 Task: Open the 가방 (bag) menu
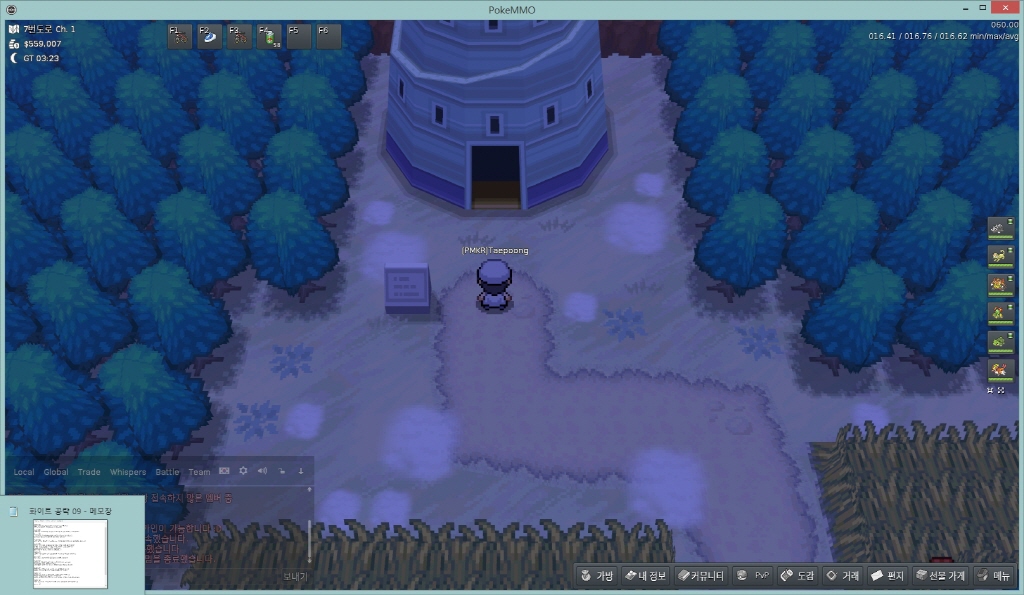tap(597, 575)
